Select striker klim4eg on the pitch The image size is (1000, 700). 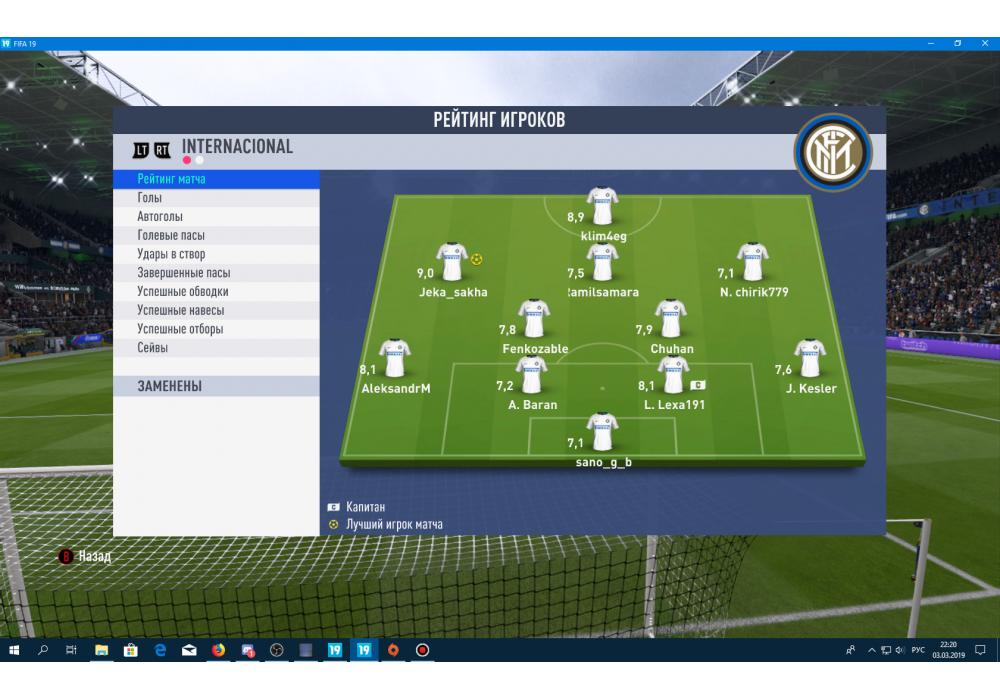click(x=602, y=206)
